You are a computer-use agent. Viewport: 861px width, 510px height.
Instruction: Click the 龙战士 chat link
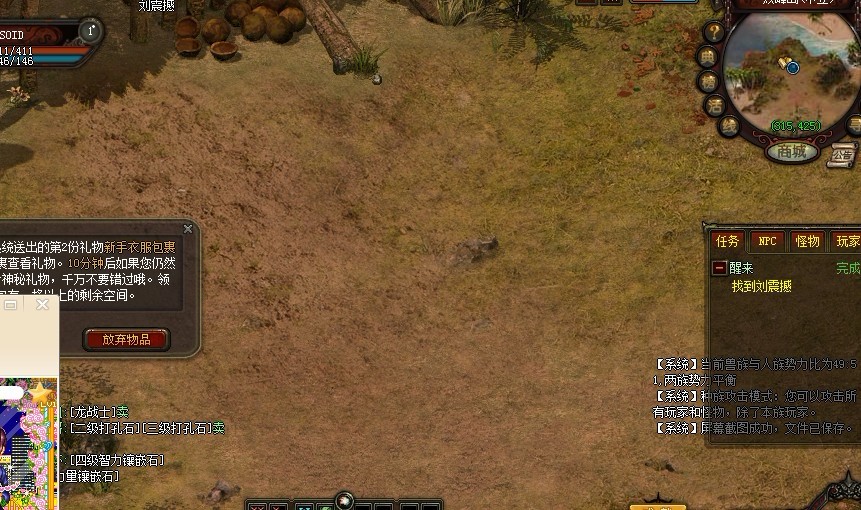coord(93,412)
